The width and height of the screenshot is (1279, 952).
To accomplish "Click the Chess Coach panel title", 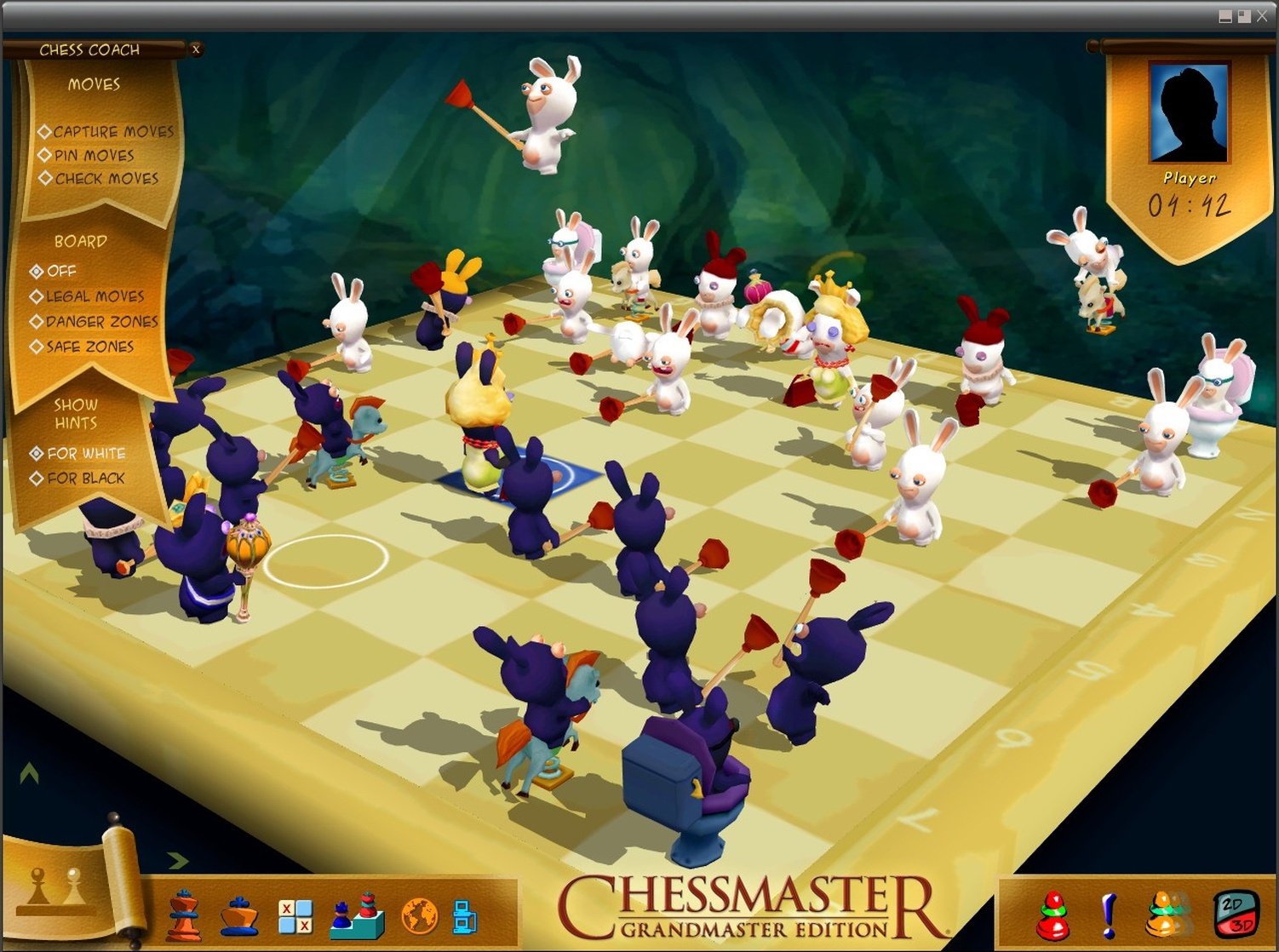I will pos(89,49).
